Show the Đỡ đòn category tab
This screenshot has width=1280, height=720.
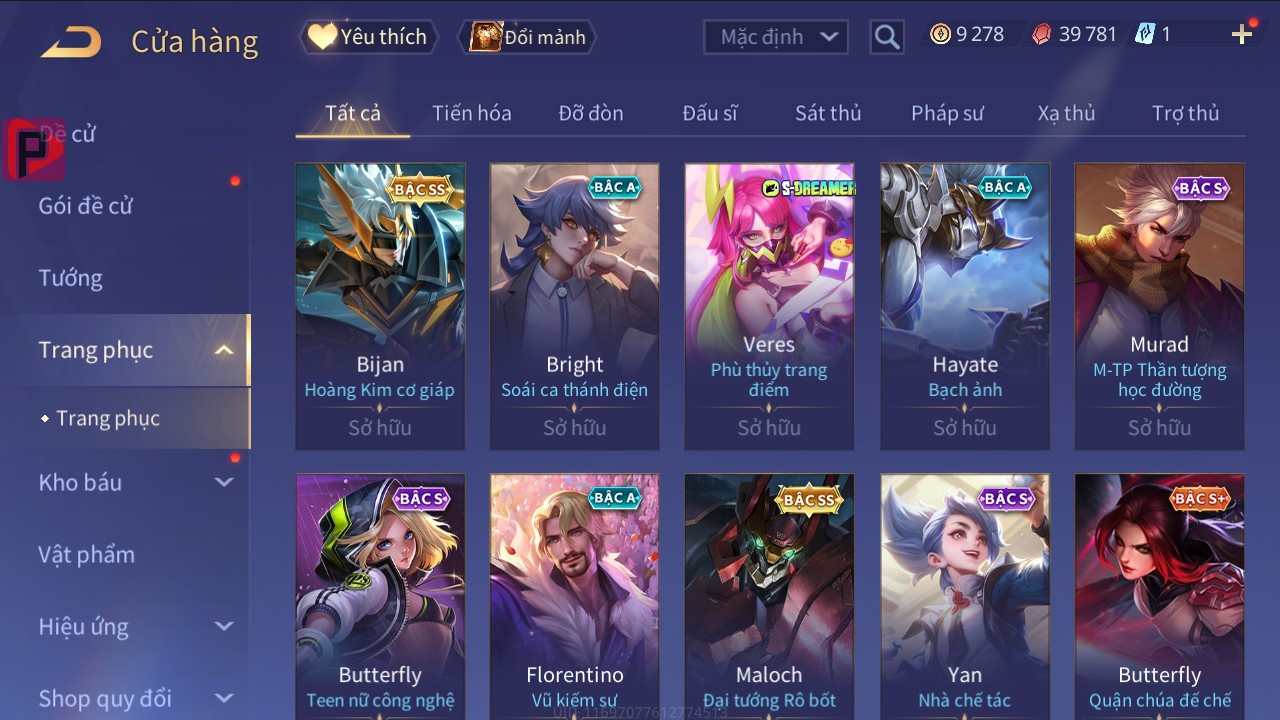click(x=590, y=113)
